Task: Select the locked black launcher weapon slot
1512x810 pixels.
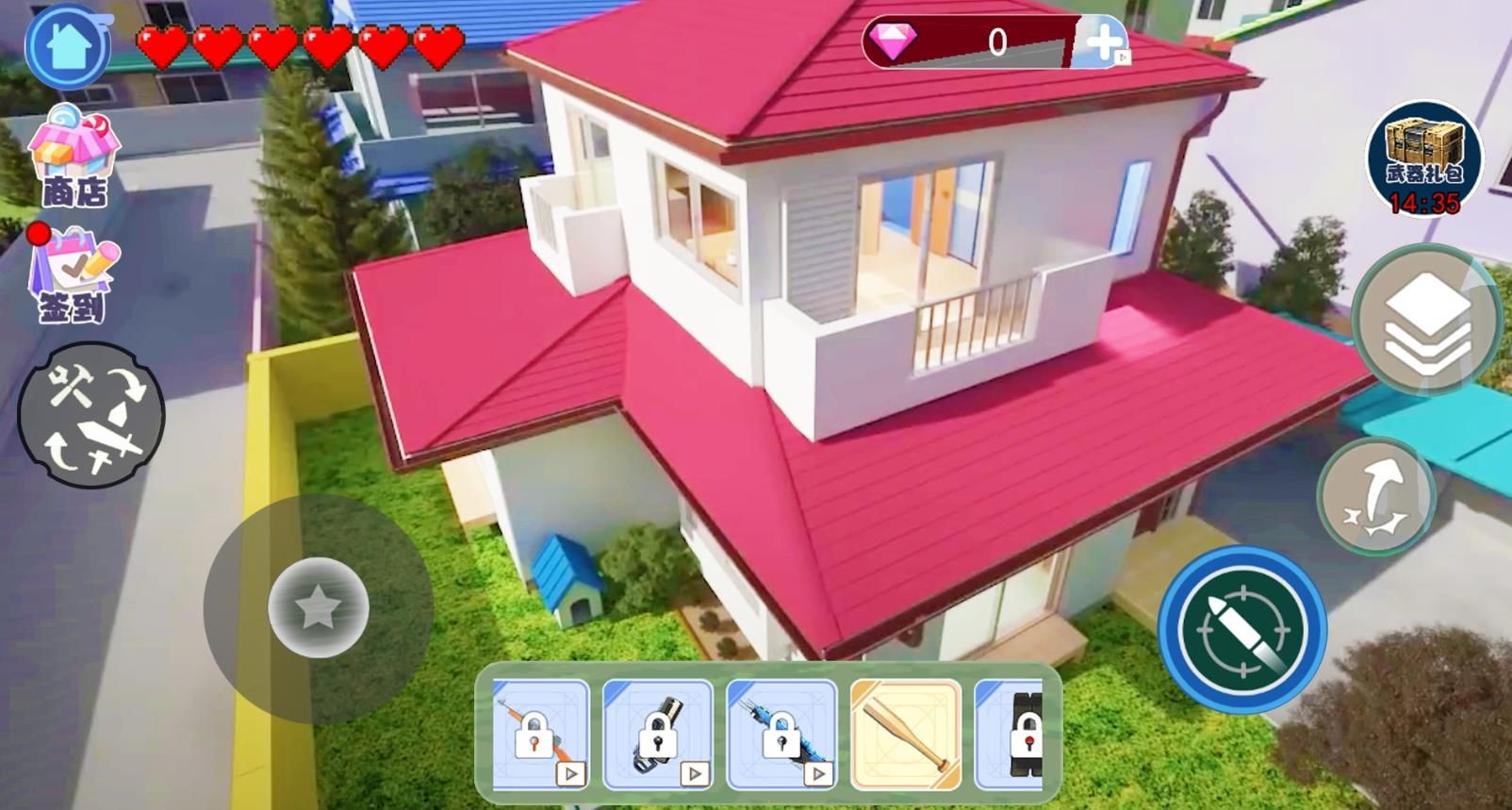Action: pyautogui.click(x=658, y=735)
